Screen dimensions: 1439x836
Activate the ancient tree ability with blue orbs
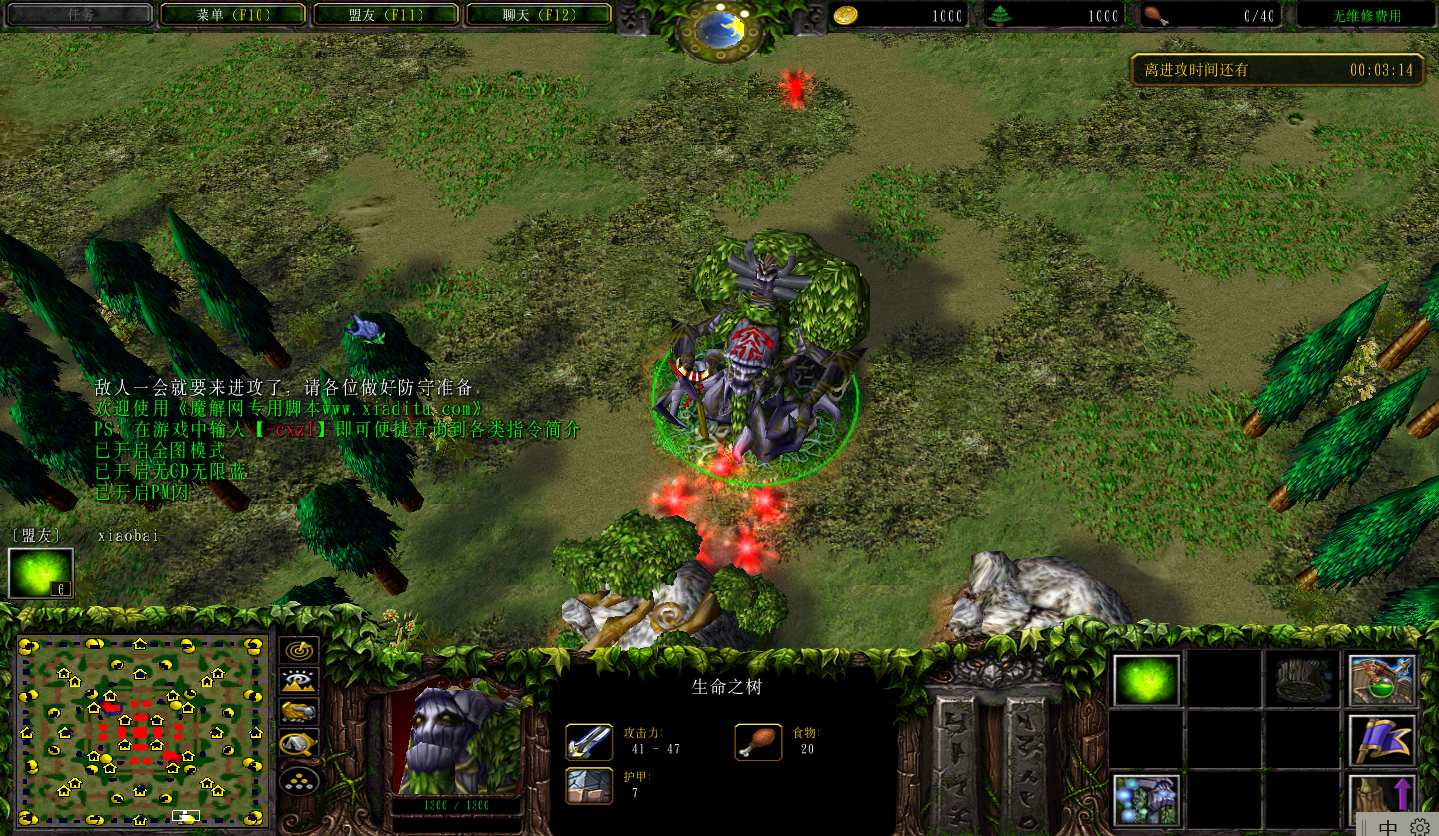[1146, 800]
